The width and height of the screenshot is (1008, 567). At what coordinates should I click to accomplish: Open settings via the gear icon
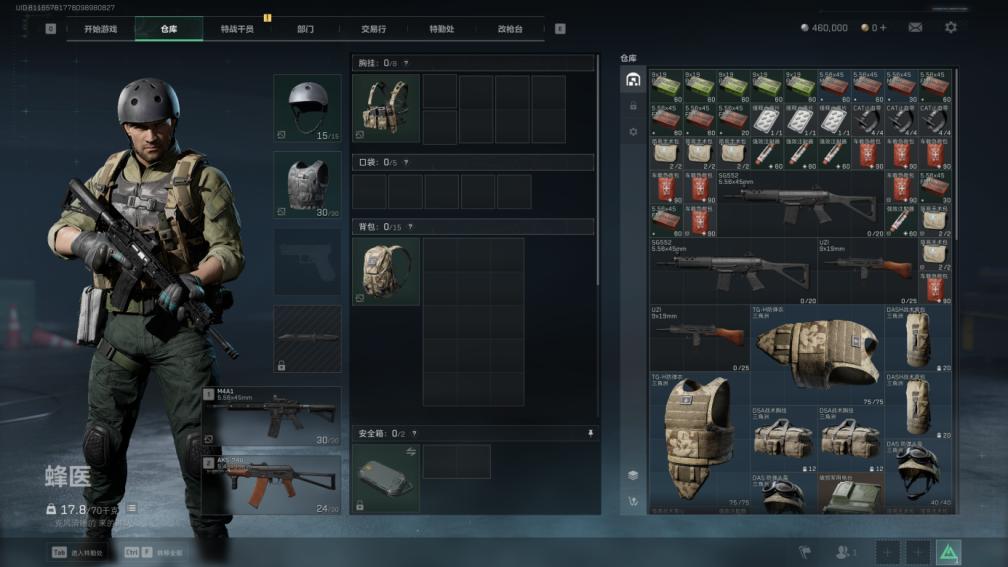coord(950,28)
